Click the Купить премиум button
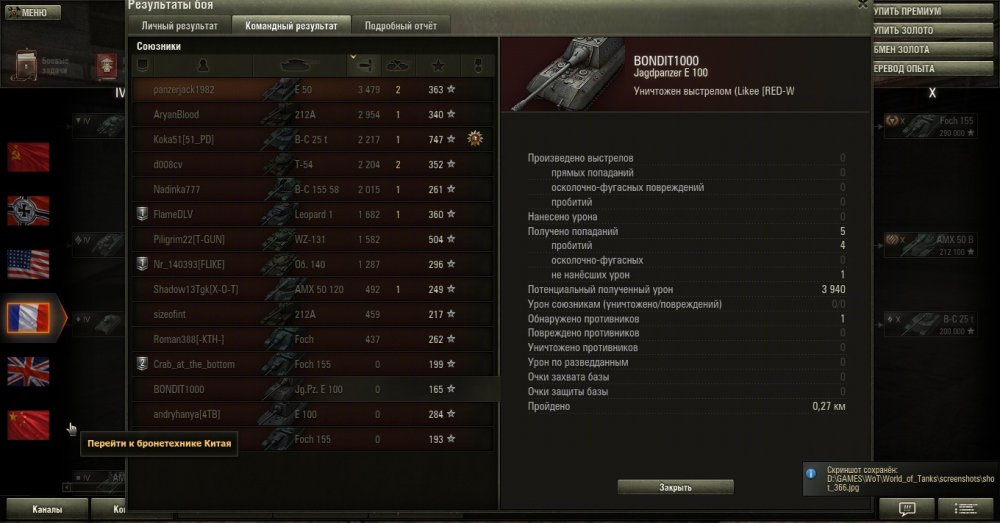Screen dimensions: 1000x523 913,11
